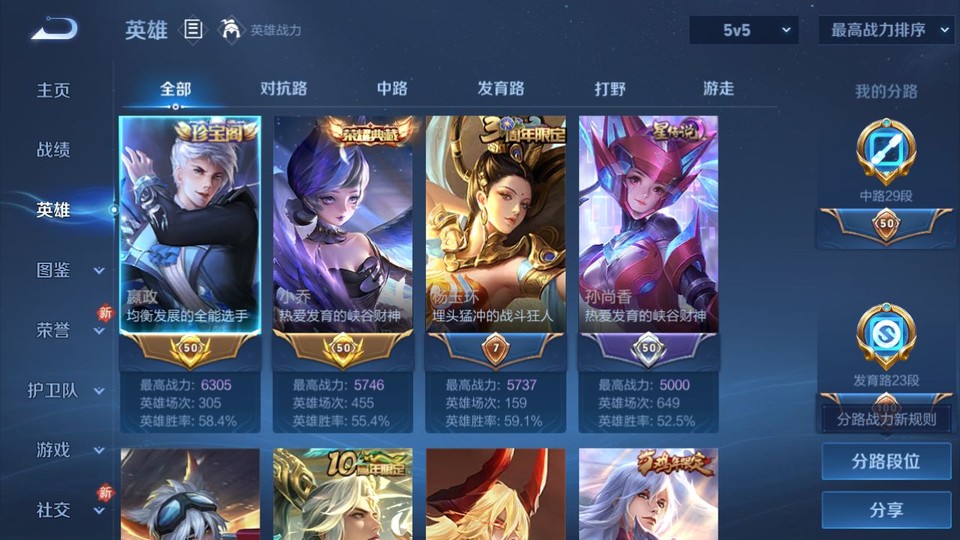The image size is (960, 540).
Task: Select the 中路 lane tab
Action: 392,89
